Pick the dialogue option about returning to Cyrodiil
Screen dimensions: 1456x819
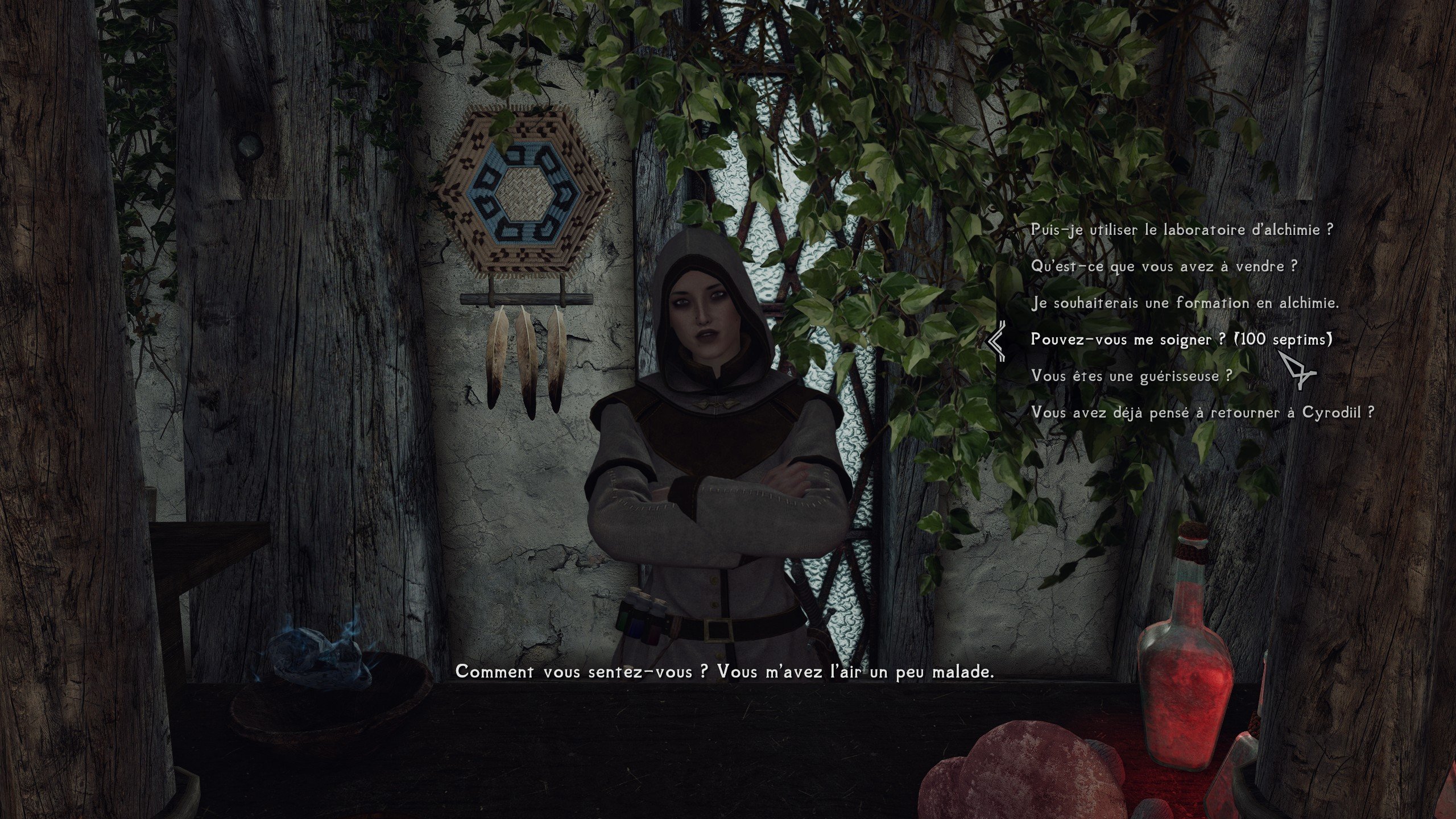tap(1202, 412)
